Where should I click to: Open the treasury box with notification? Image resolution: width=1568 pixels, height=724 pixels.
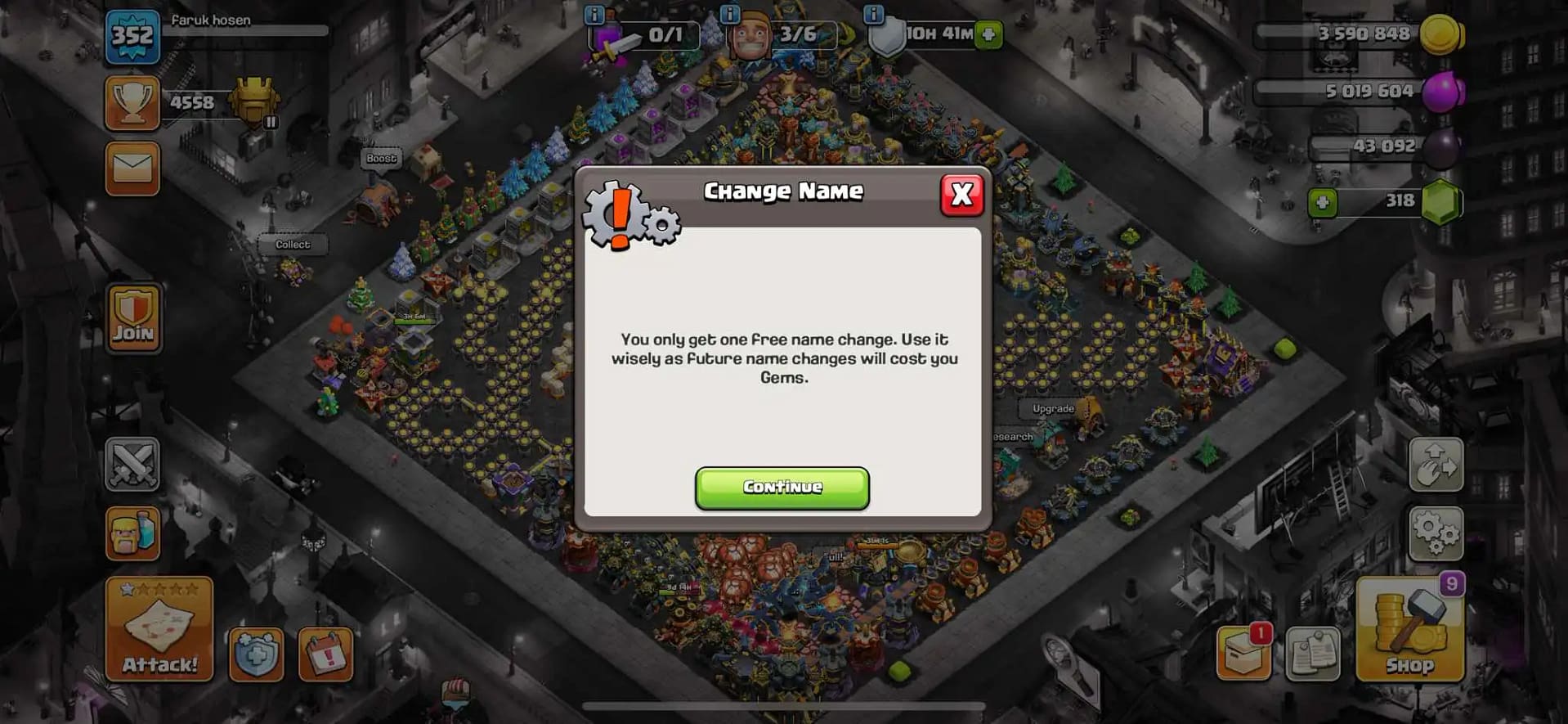(x=1243, y=654)
